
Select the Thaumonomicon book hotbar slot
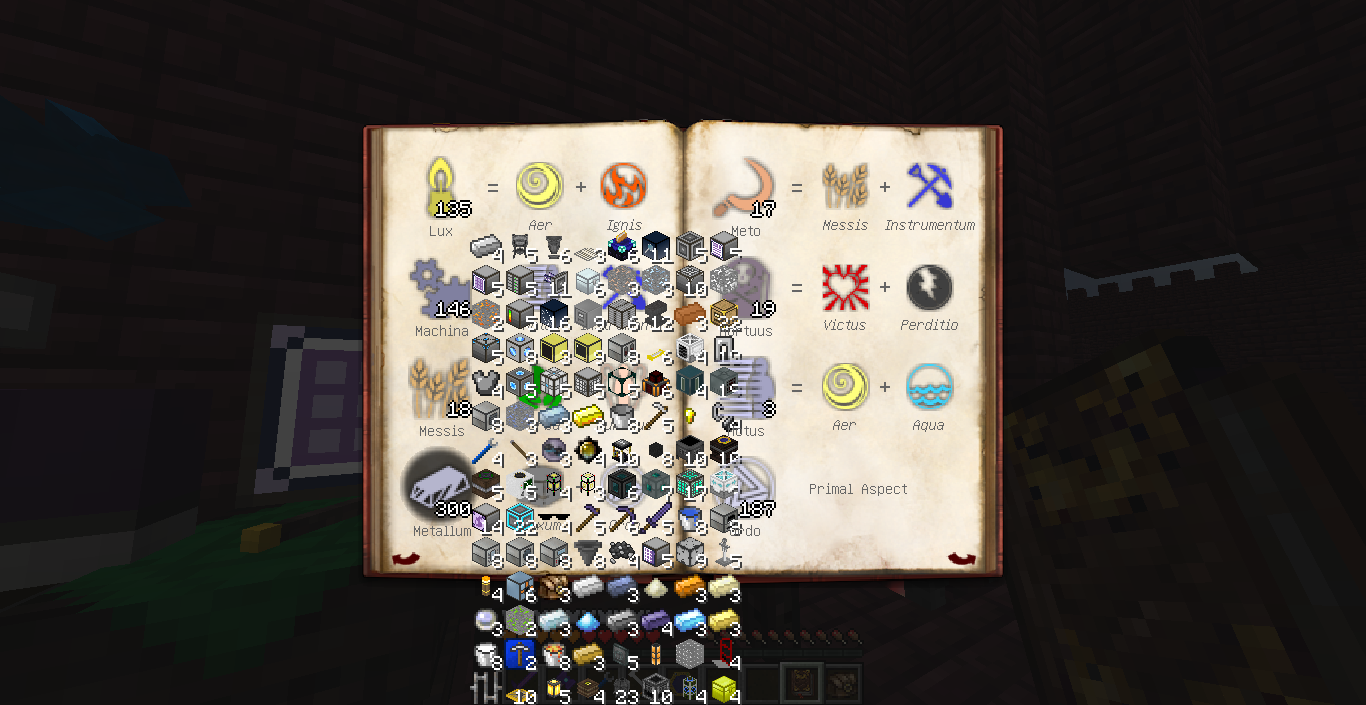pyautogui.click(x=801, y=682)
